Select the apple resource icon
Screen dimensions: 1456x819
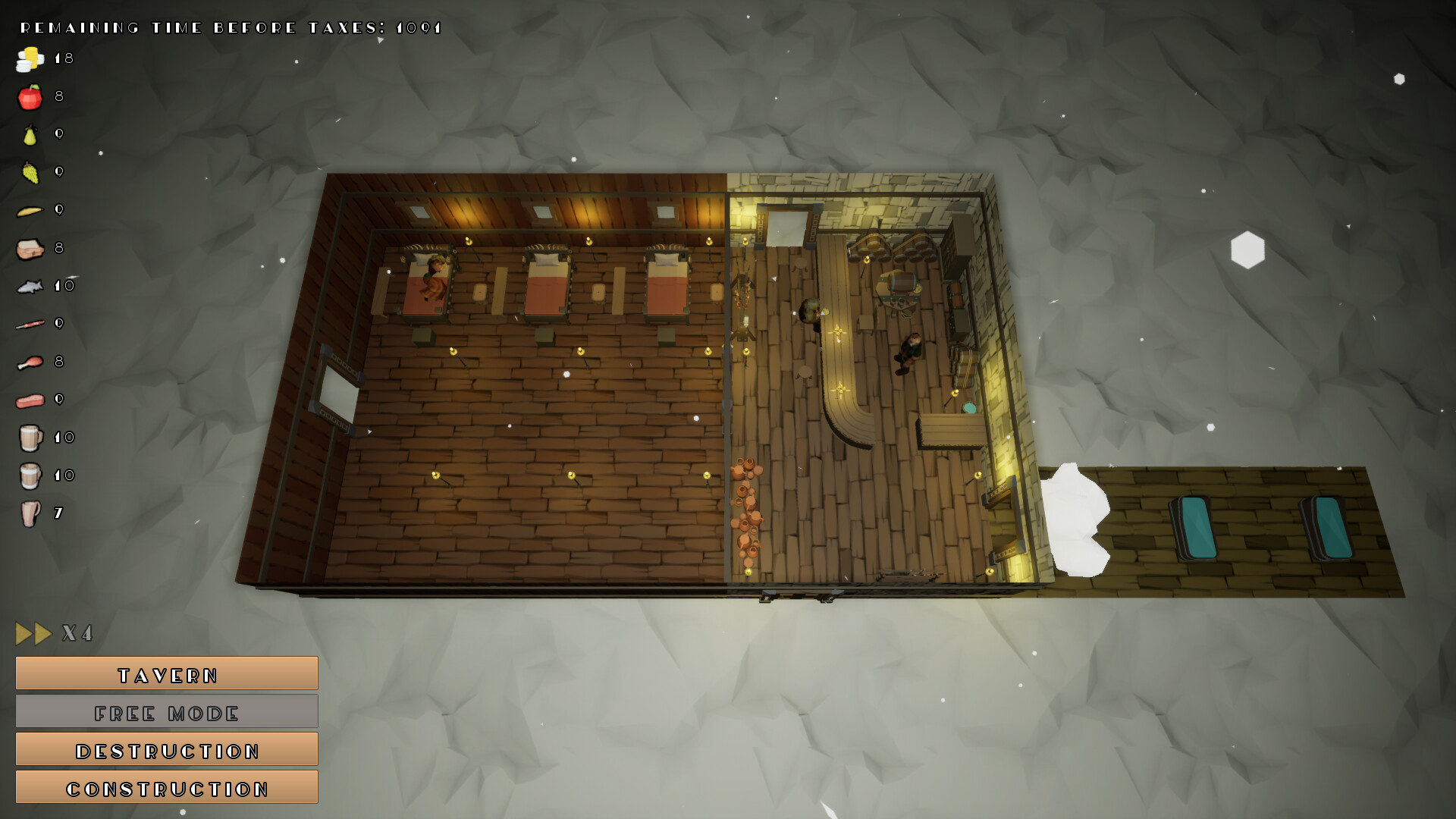(x=29, y=97)
